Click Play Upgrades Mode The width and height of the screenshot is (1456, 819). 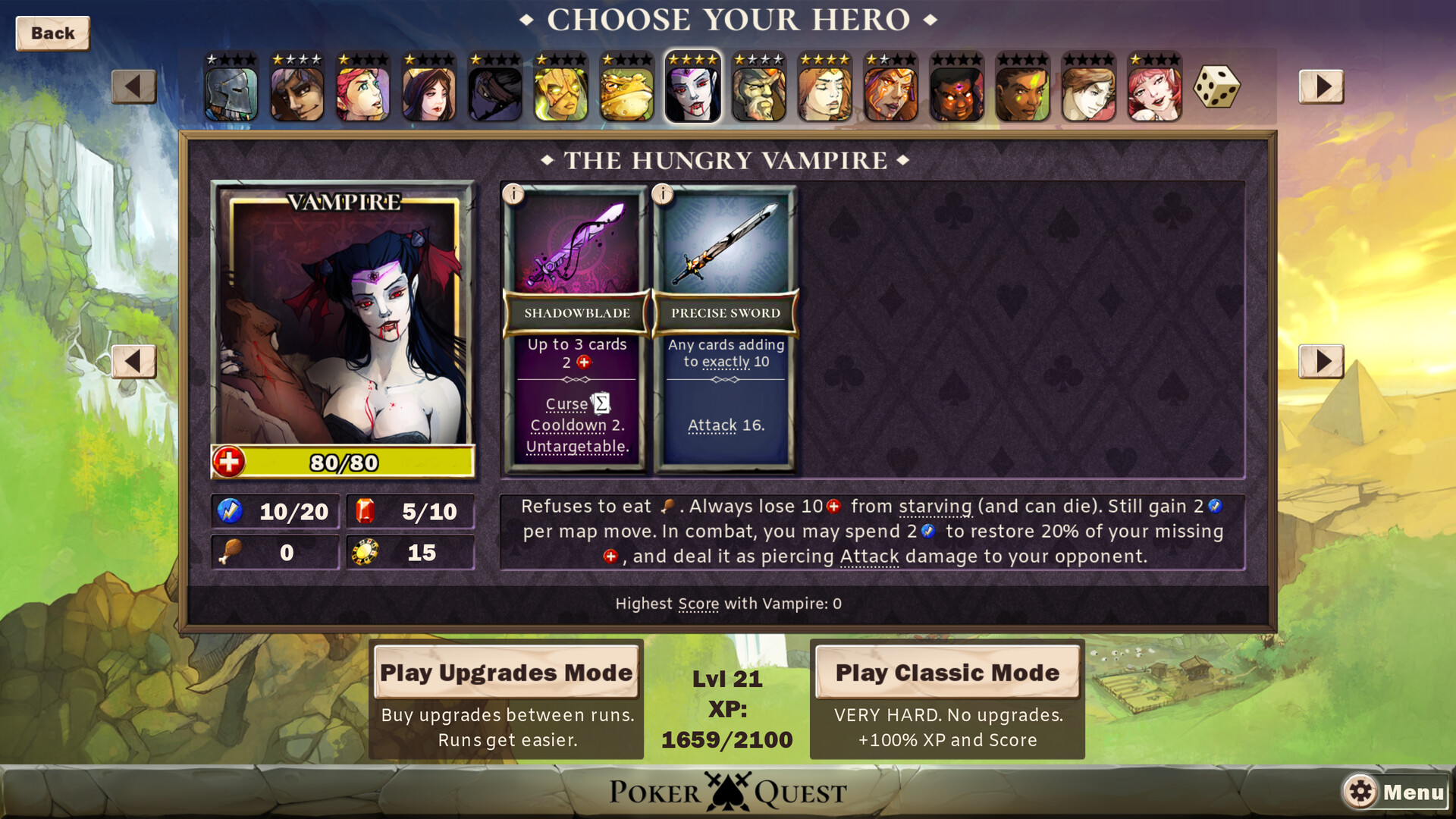pos(505,672)
